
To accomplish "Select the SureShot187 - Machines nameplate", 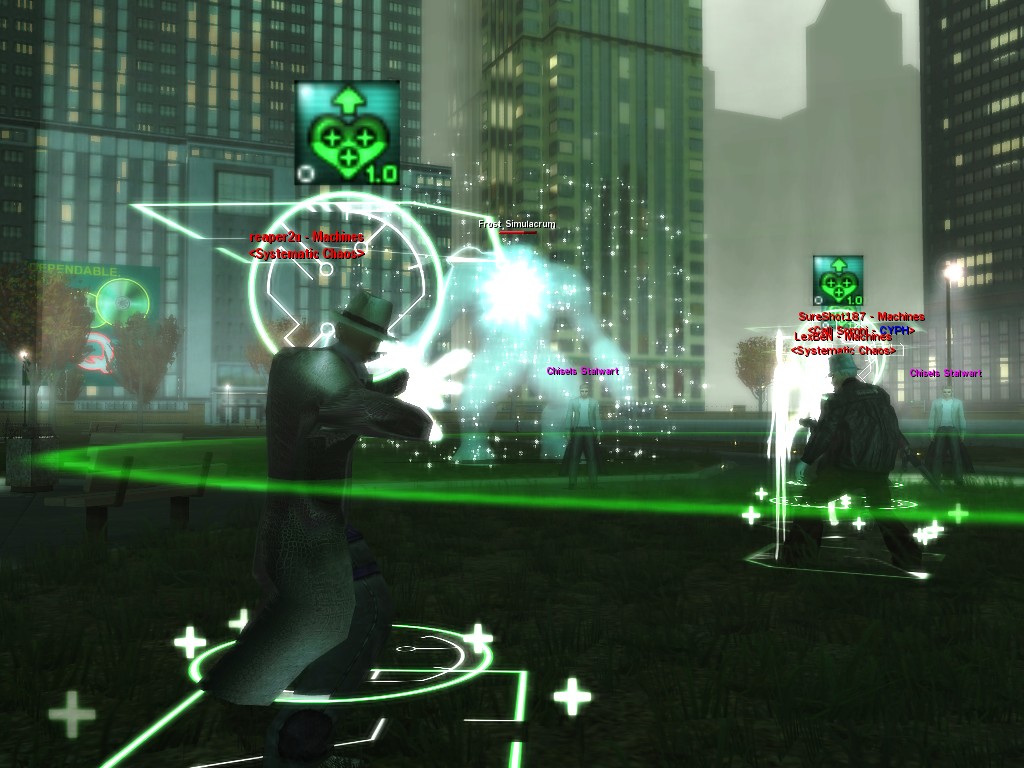I will (861, 317).
